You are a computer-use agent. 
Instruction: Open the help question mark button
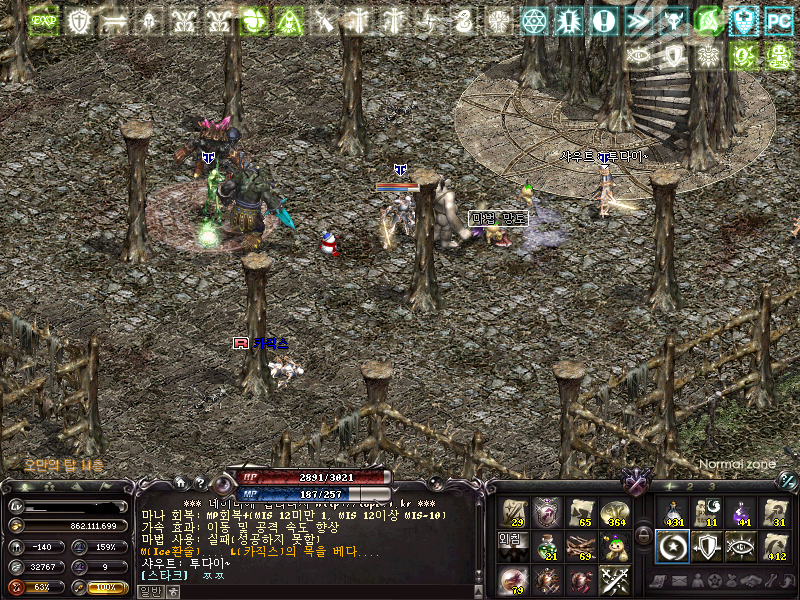(200, 483)
